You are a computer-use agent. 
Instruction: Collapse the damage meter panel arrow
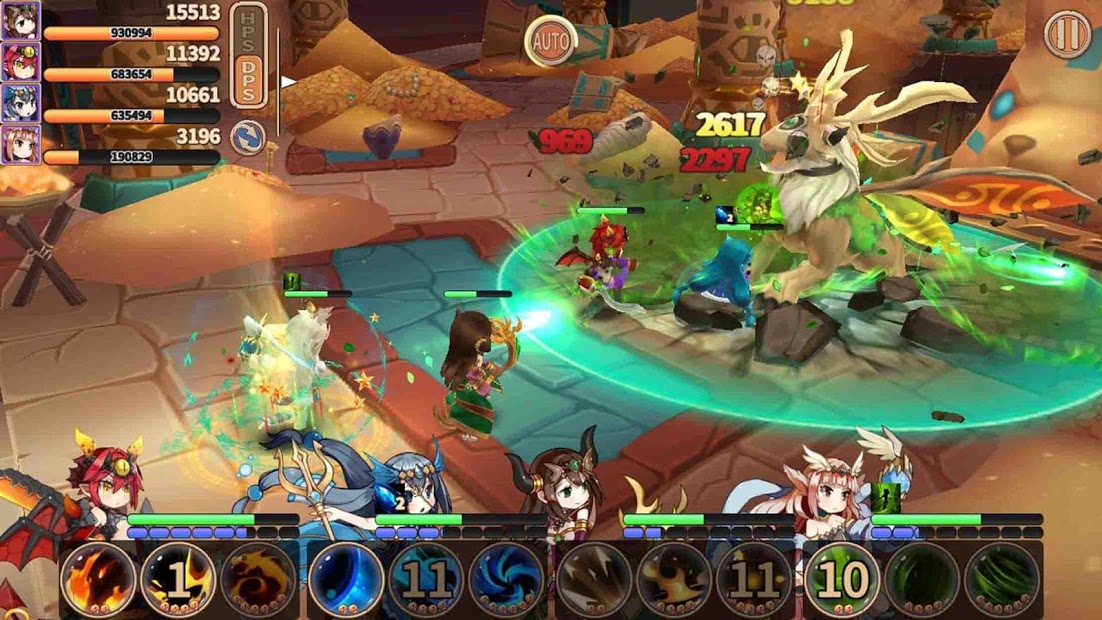point(289,82)
